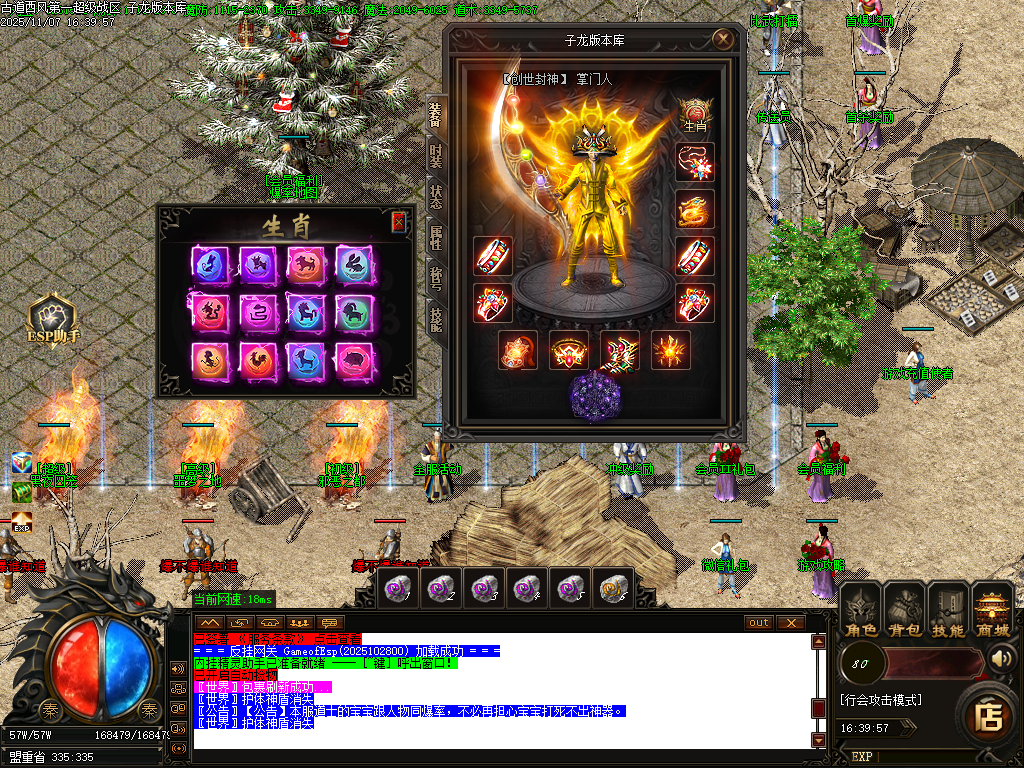Open the 背包 backpack
This screenshot has width=1024, height=768.
tap(904, 610)
